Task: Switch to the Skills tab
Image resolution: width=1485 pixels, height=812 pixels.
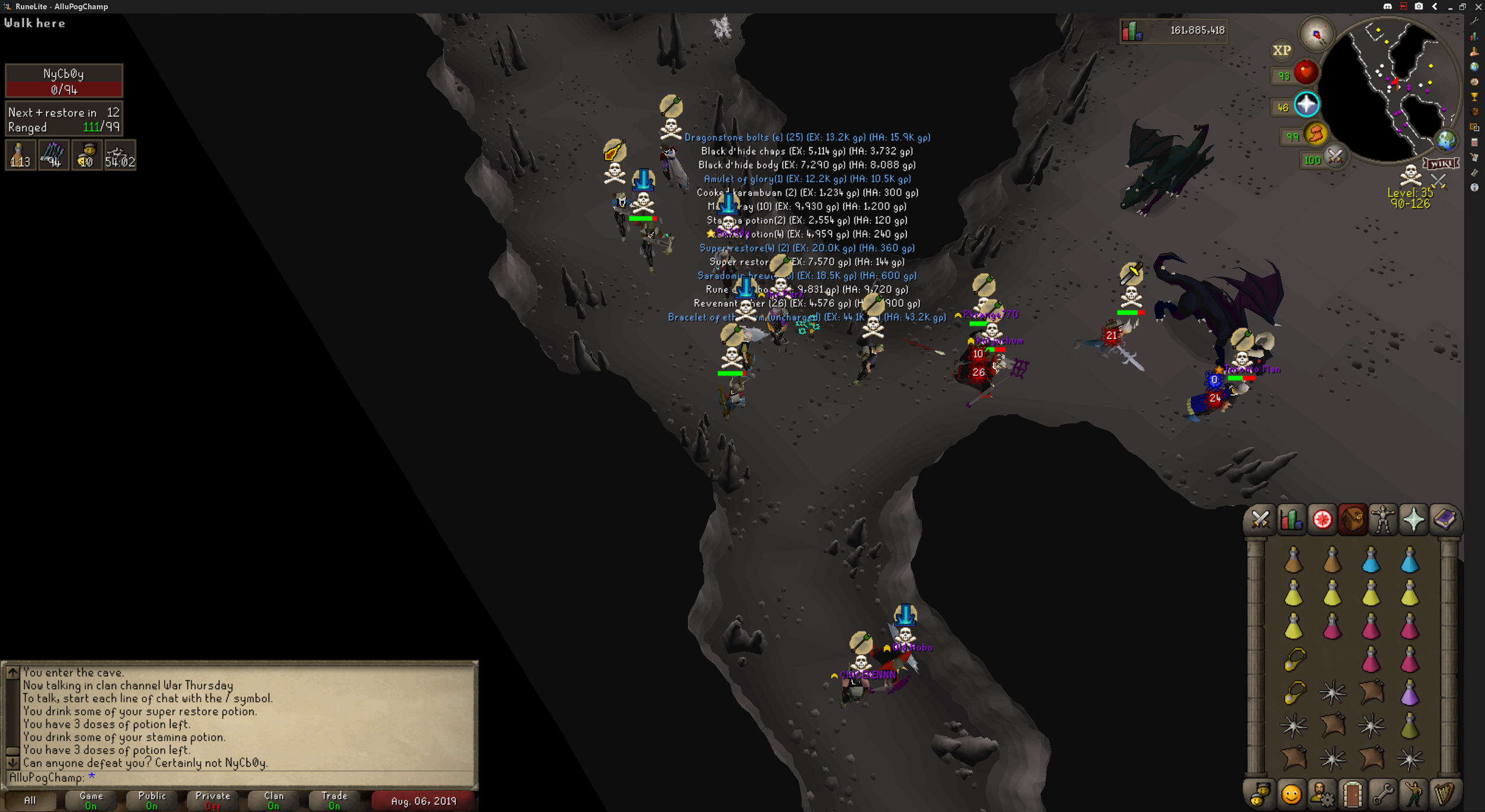Action: 1291,519
